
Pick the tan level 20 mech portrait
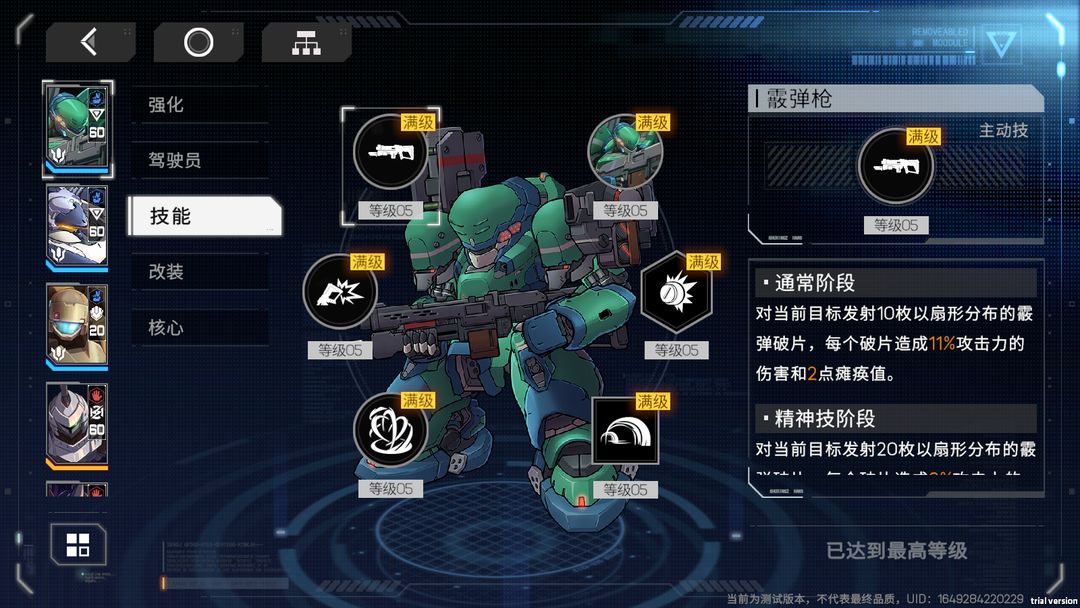pos(77,326)
